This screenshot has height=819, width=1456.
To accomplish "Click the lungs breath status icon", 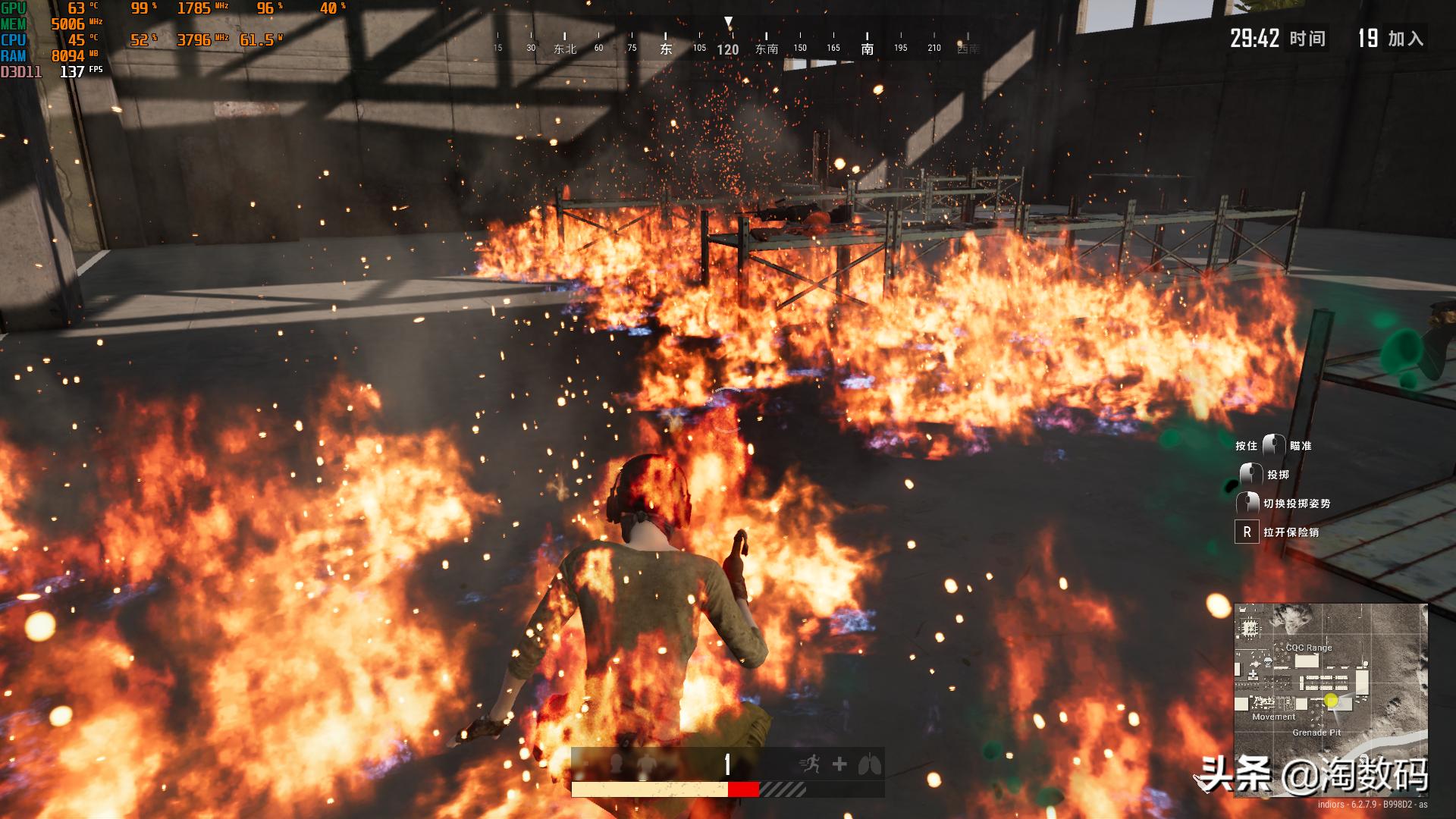I will click(869, 764).
